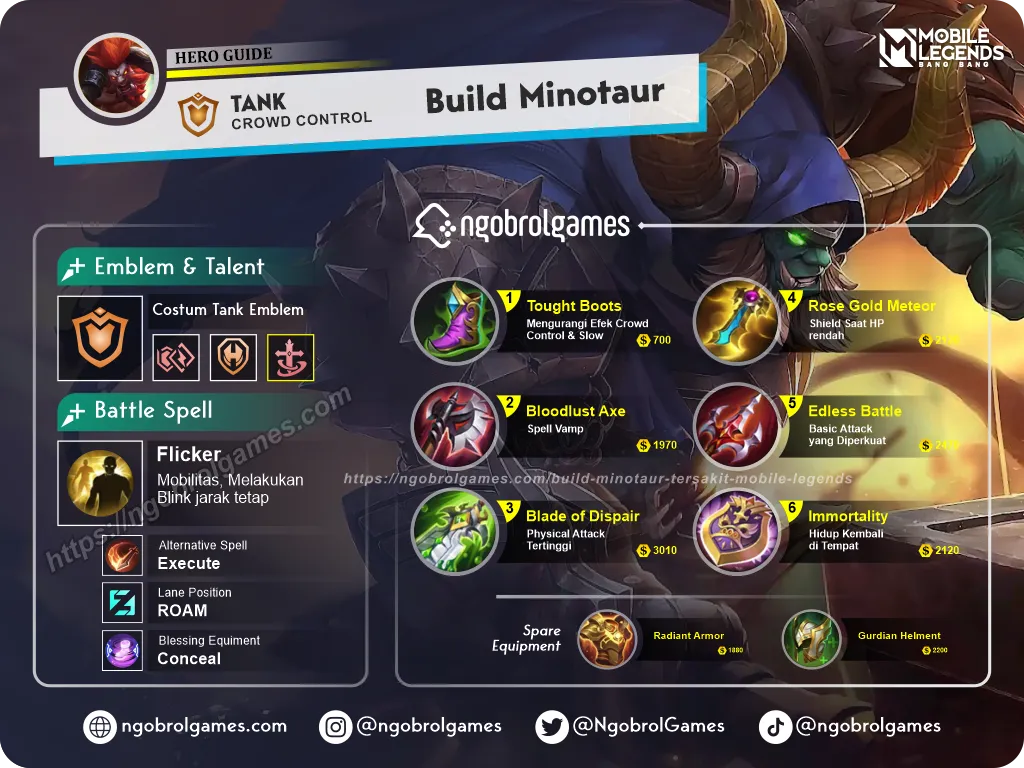This screenshot has width=1024, height=768.
Task: Choose the Execute alternative spell icon
Action: [x=122, y=556]
